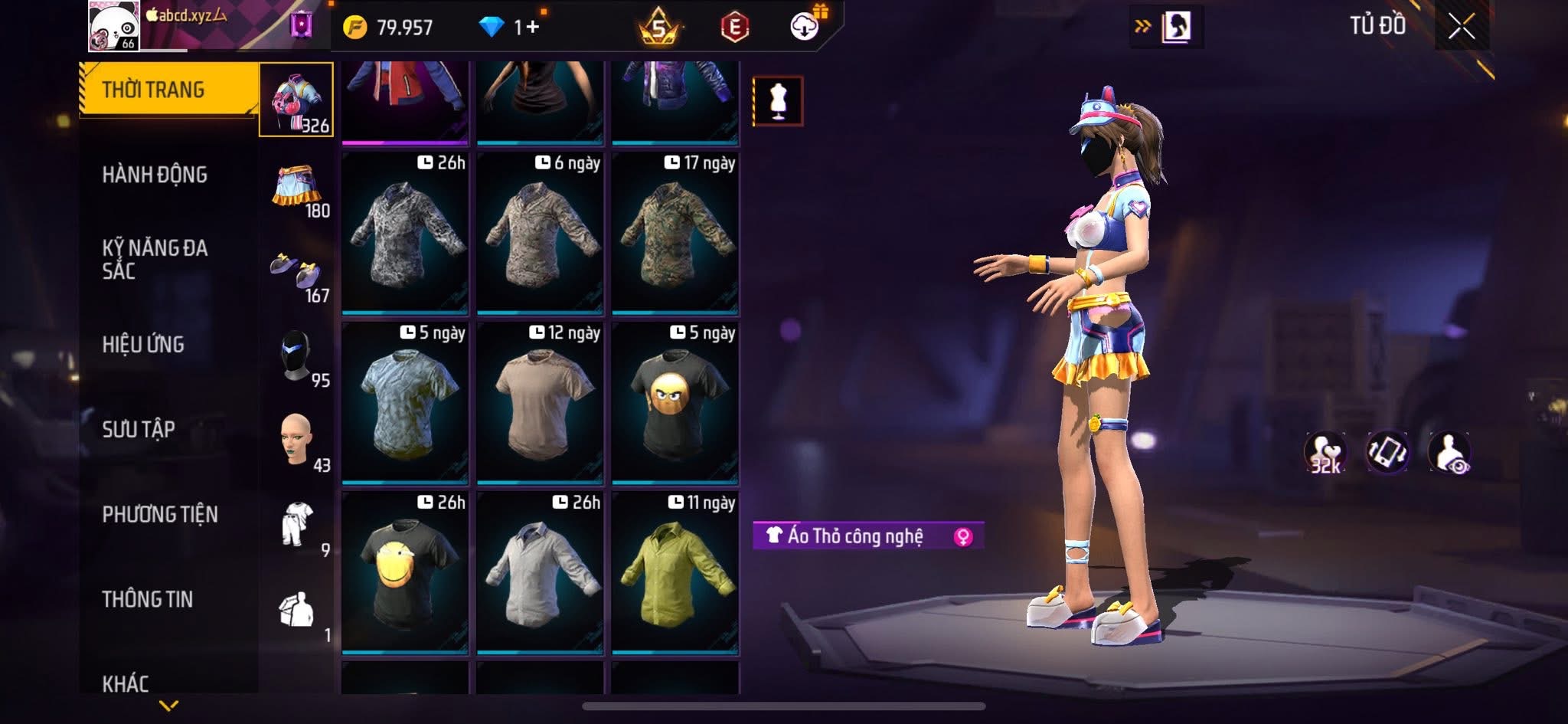Click the mannequin outfit preview icon
Image resolution: width=1568 pixels, height=724 pixels.
click(x=778, y=101)
